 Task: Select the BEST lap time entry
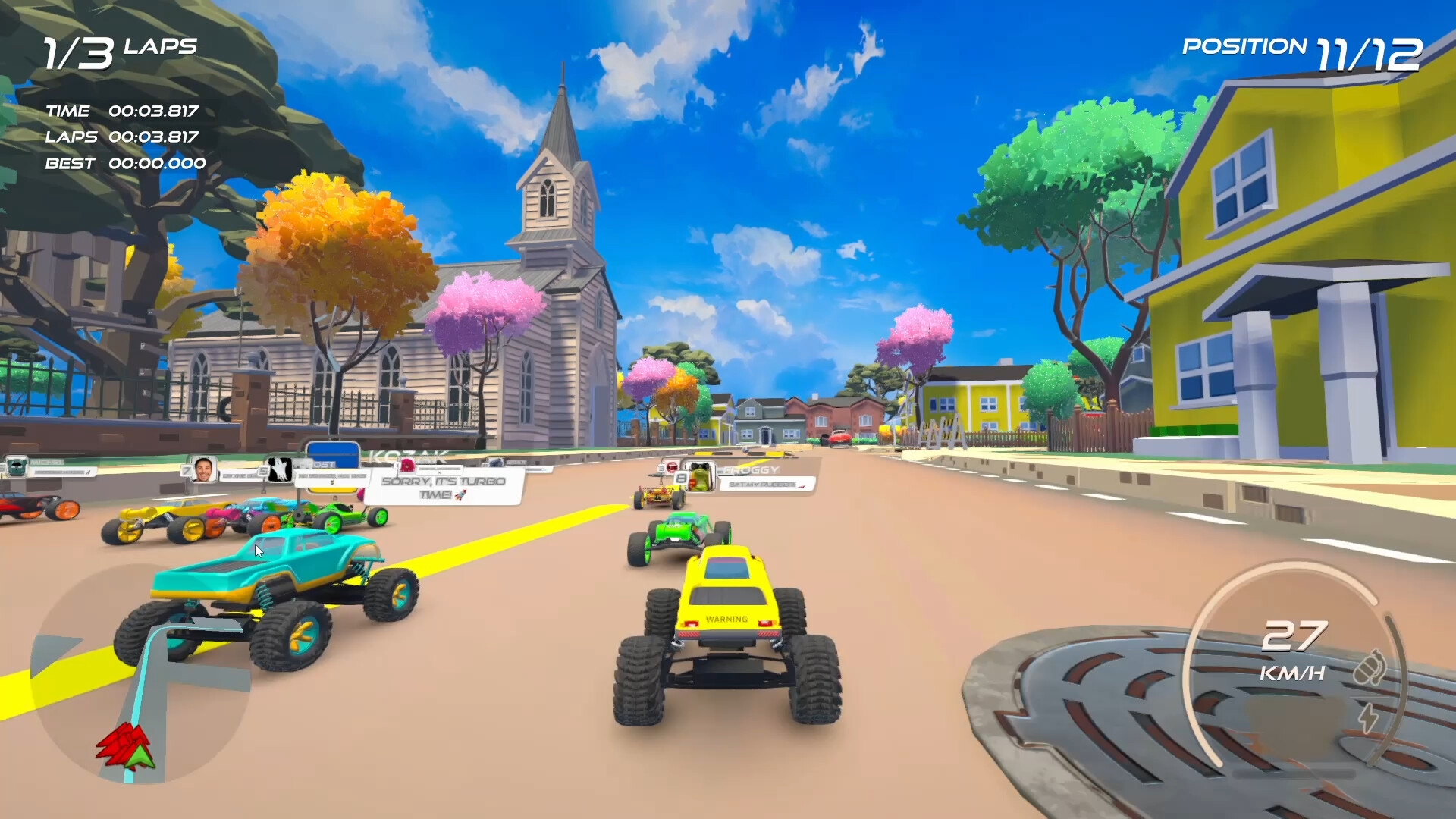(x=123, y=163)
